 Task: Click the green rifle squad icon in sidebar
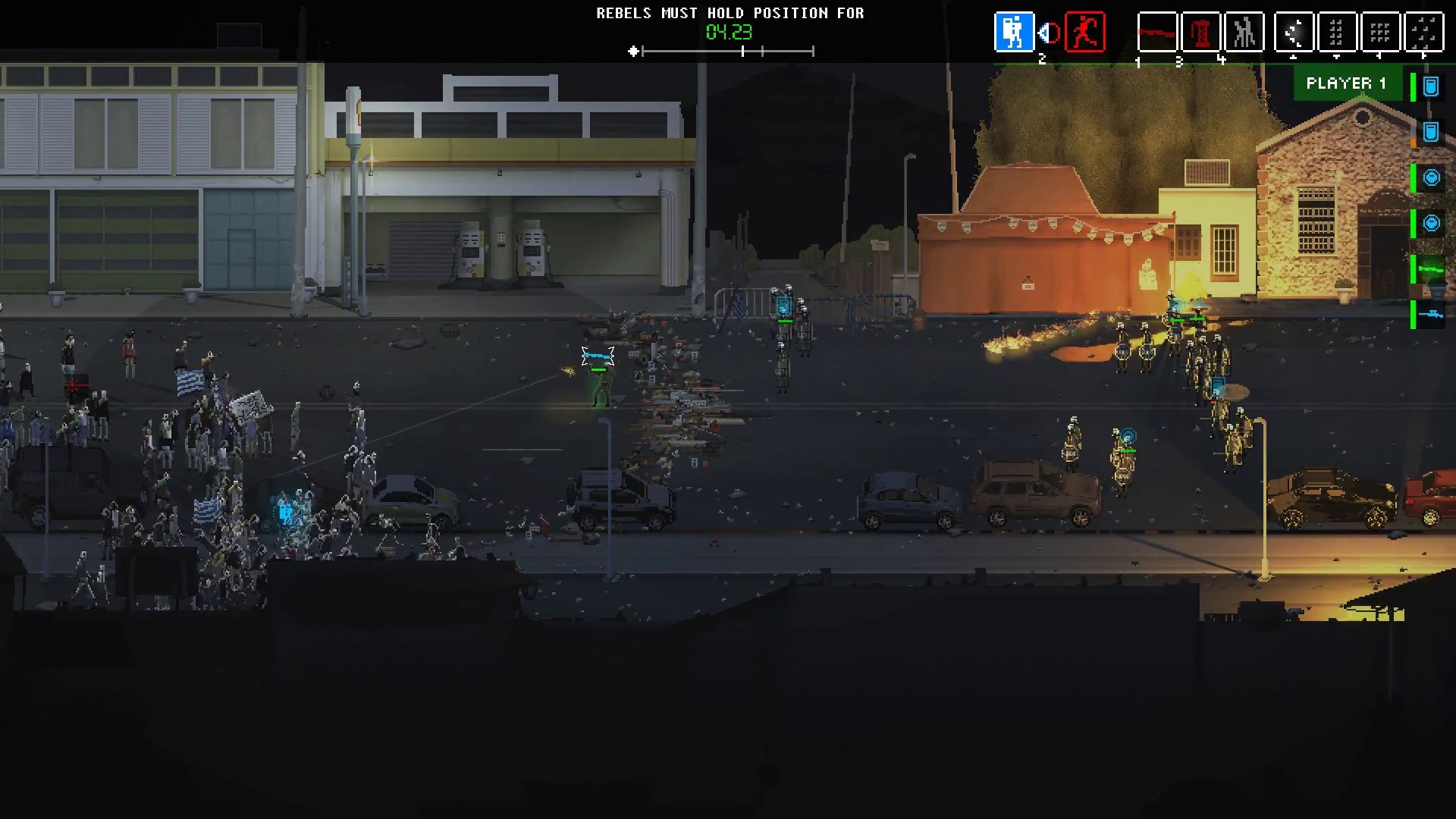pyautogui.click(x=1432, y=271)
